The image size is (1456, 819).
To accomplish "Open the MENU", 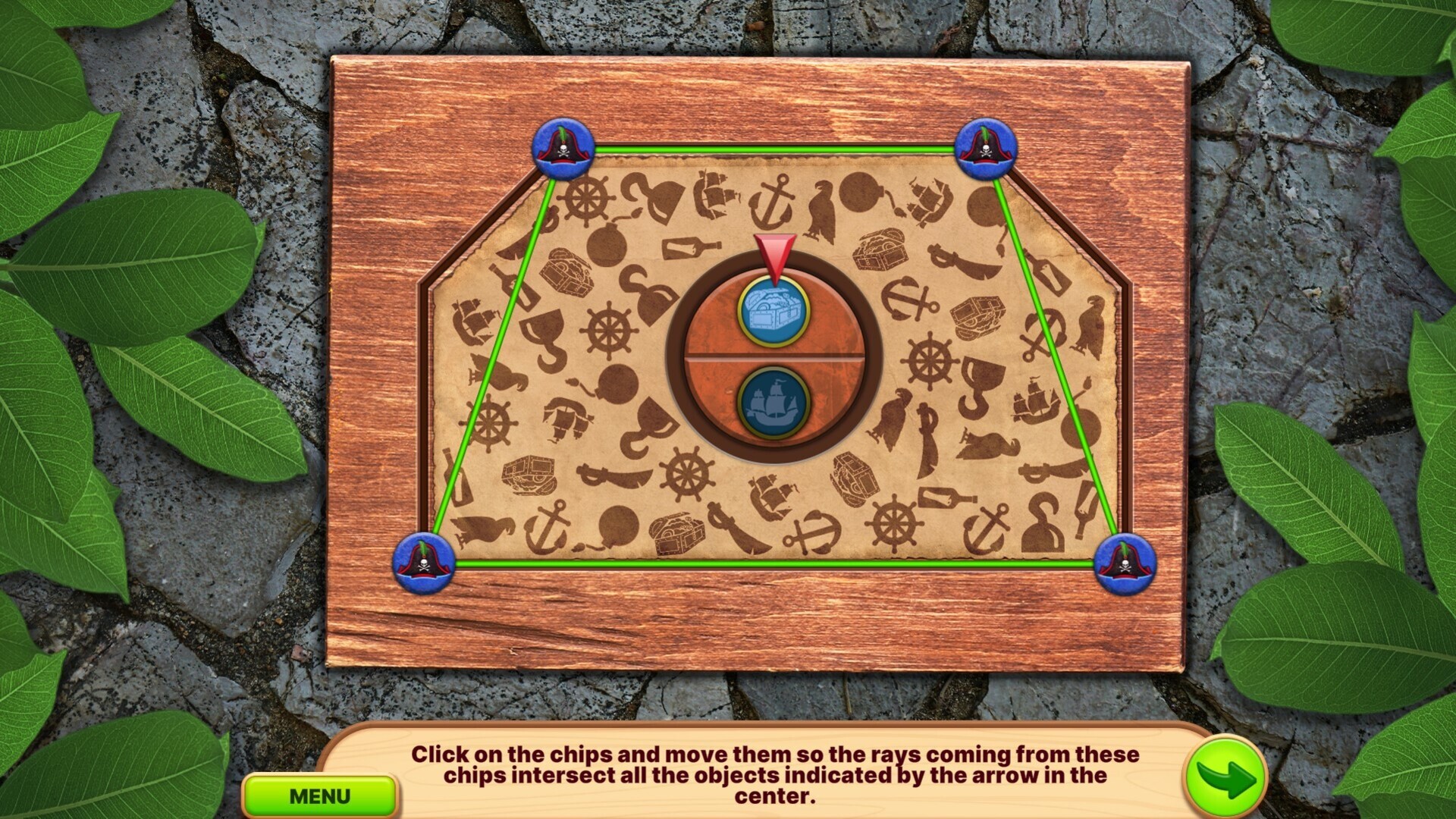I will click(x=319, y=795).
